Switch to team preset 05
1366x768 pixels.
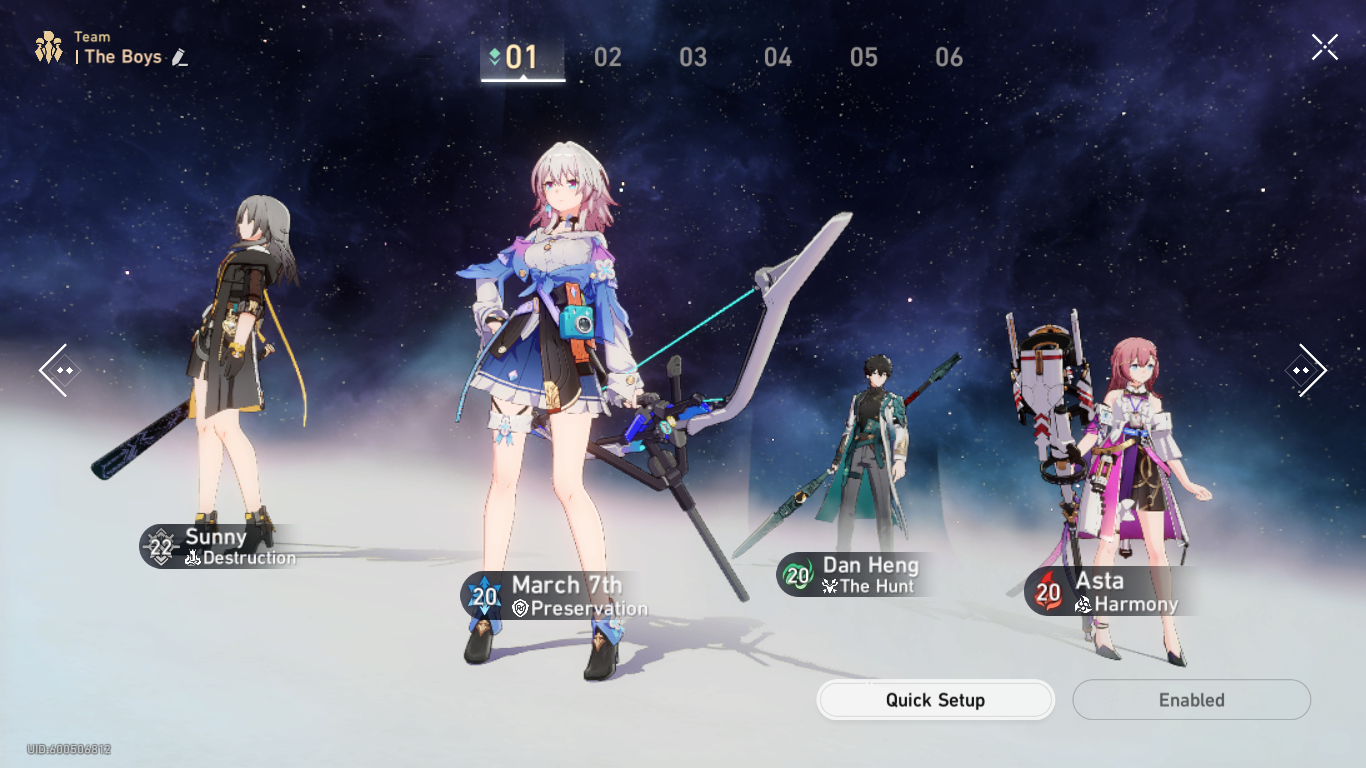864,57
